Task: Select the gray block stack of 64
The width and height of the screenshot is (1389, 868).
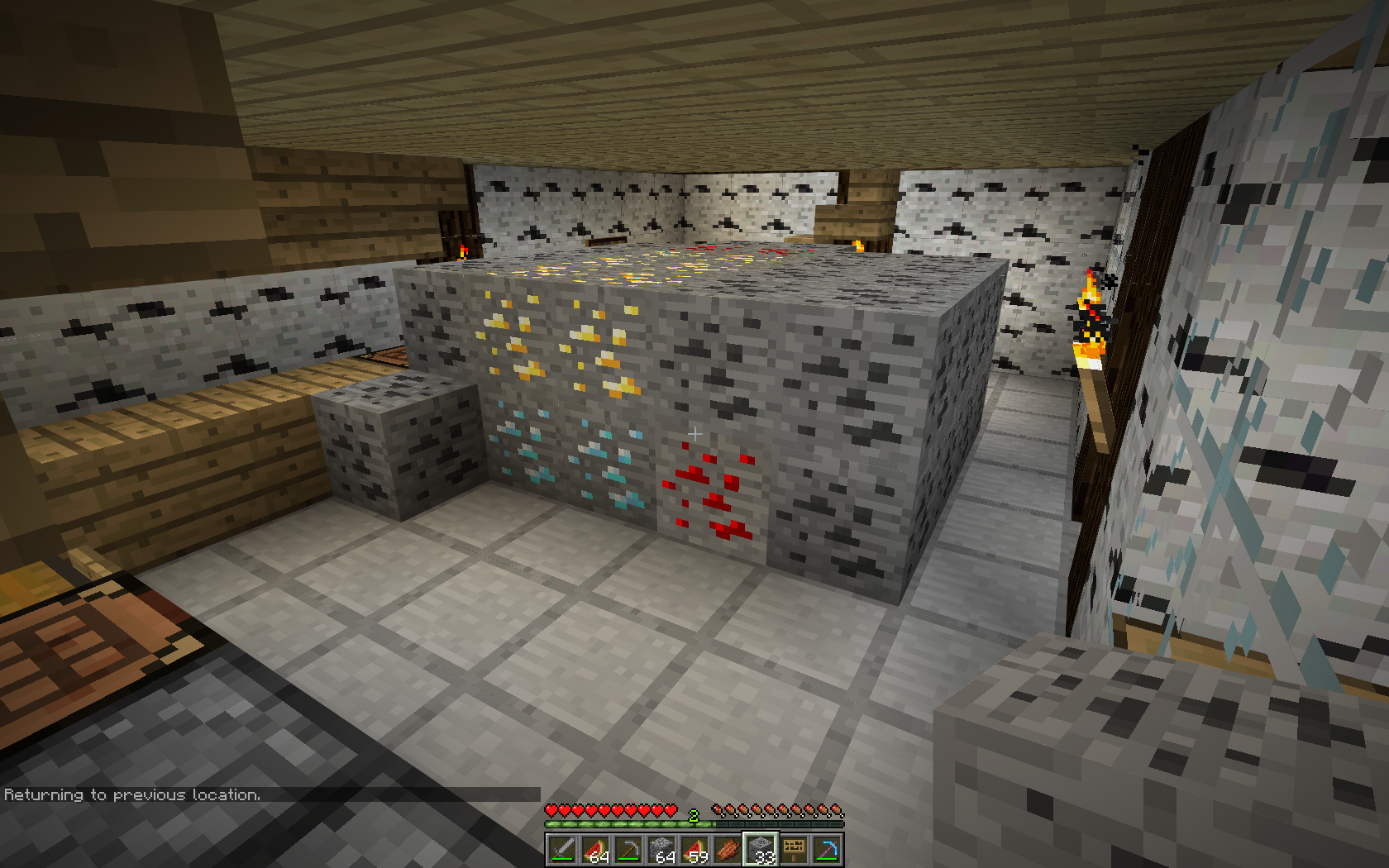Action: tap(661, 849)
